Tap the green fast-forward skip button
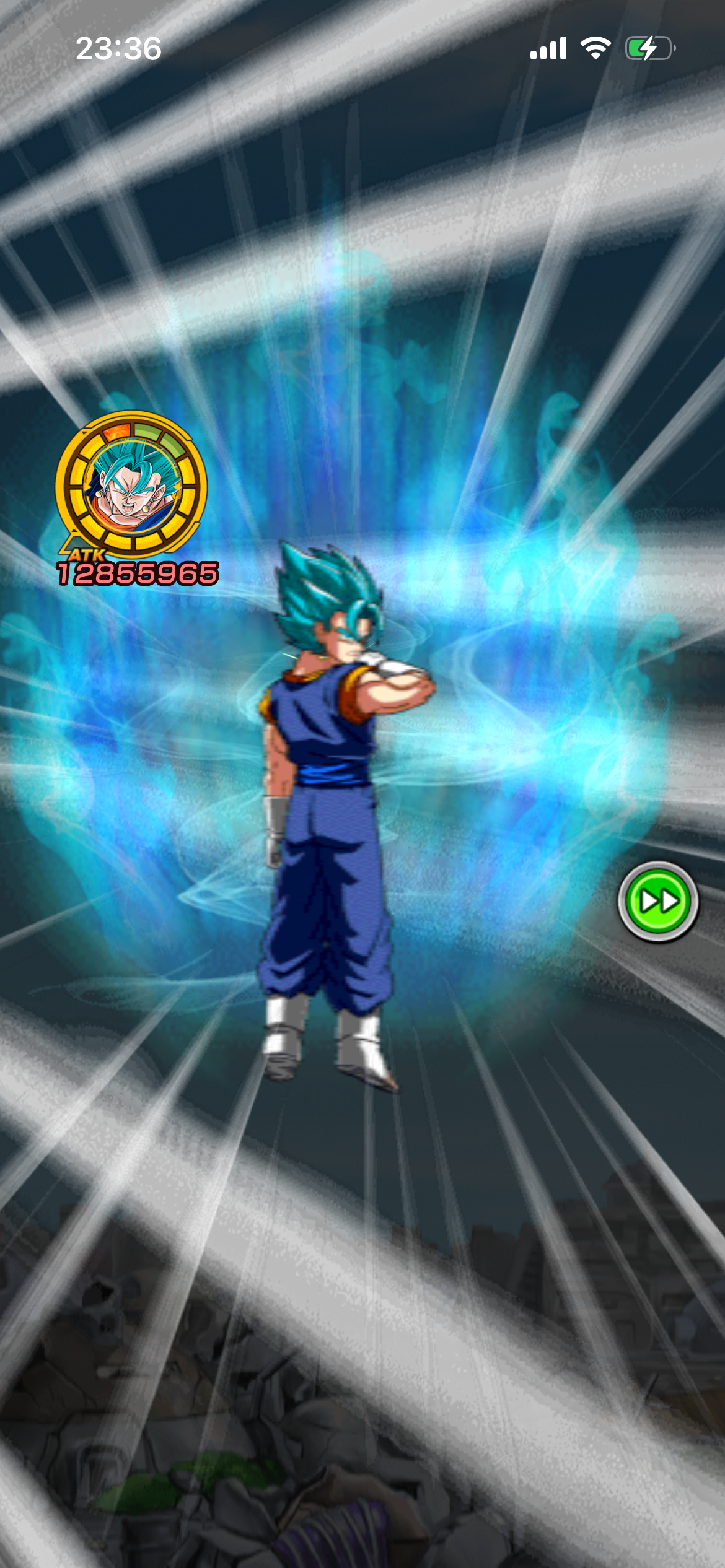The image size is (725, 1568). [657, 901]
